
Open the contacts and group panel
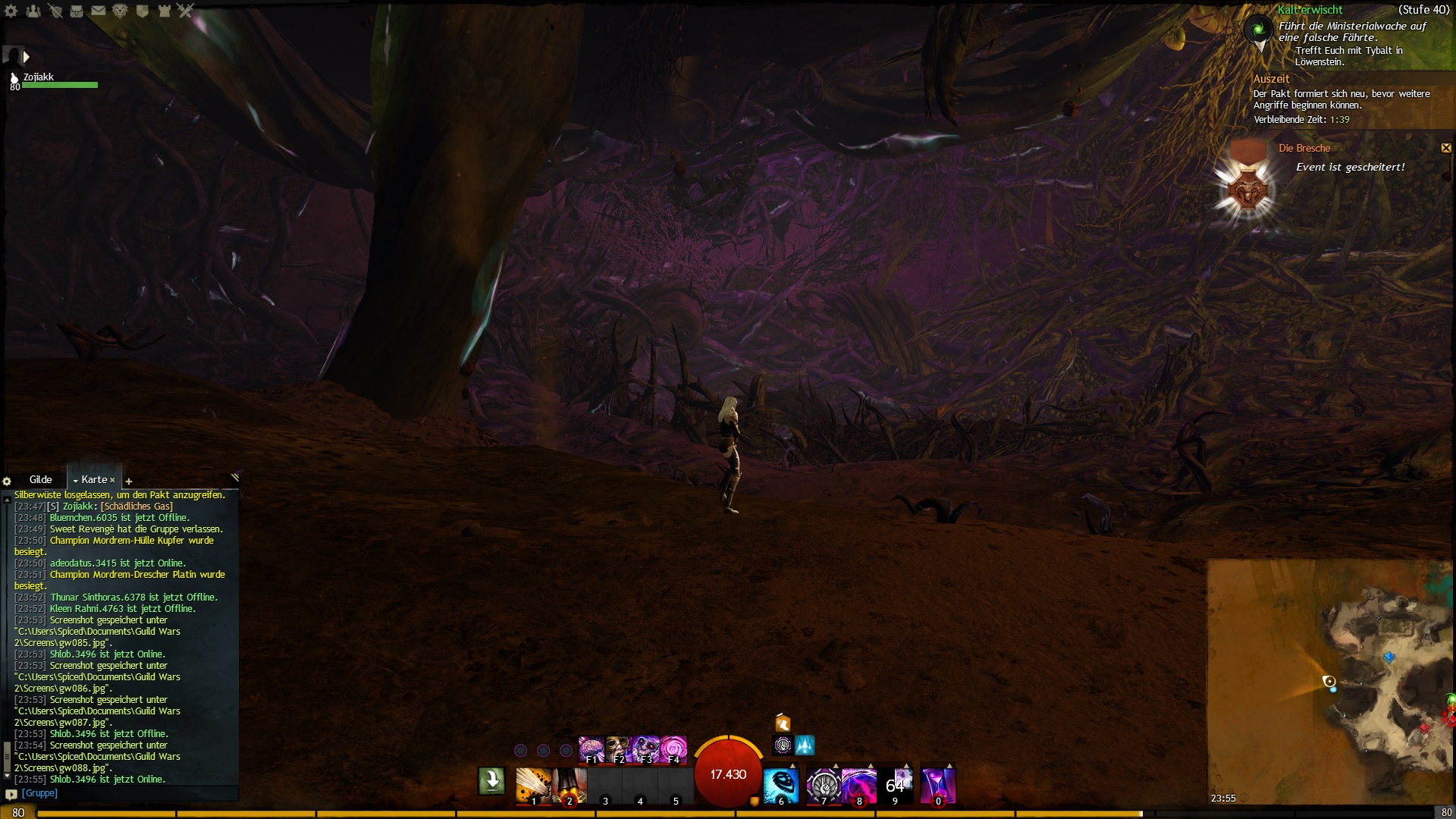(33, 11)
